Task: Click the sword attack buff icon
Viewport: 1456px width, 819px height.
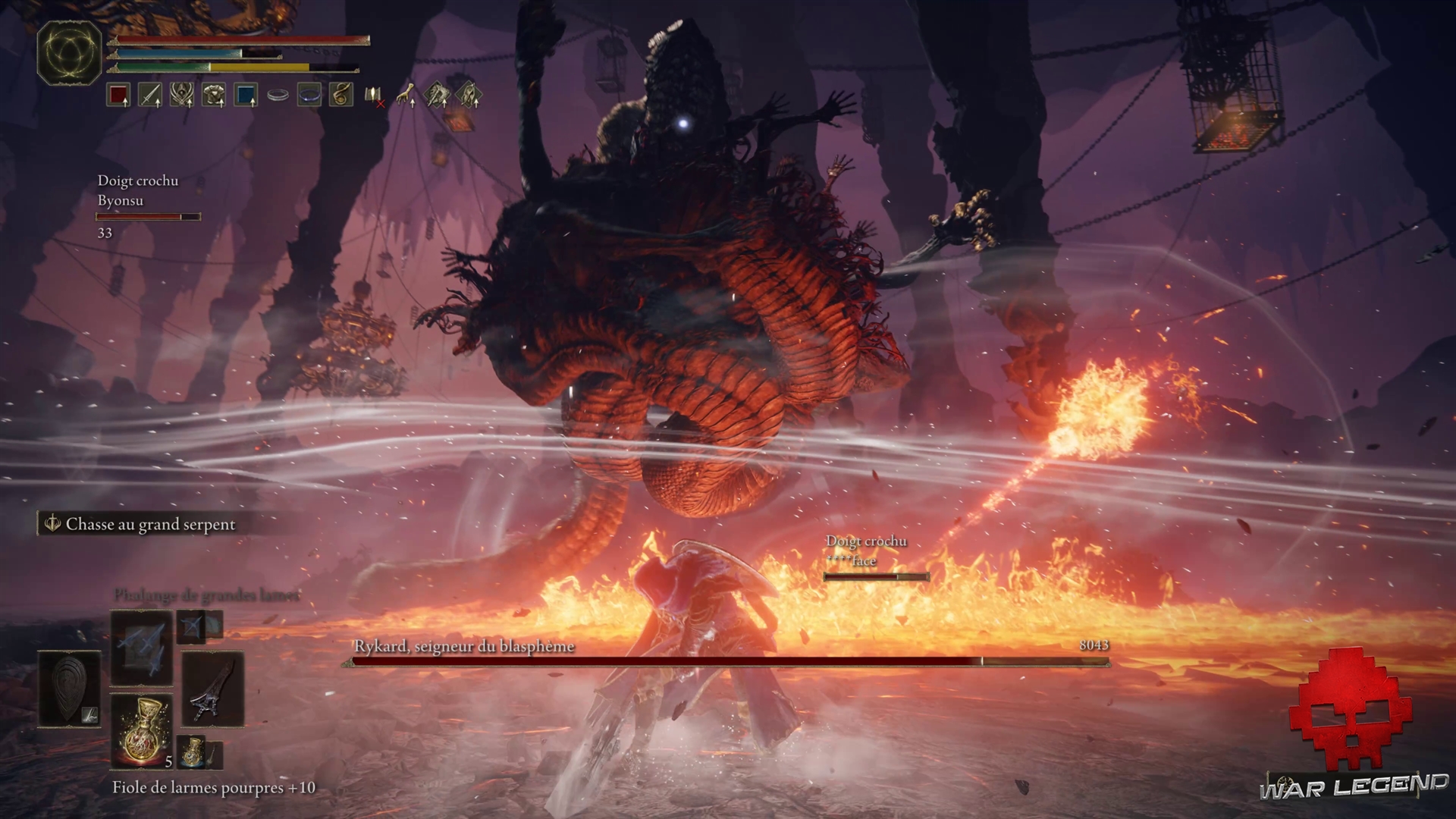Action: pyautogui.click(x=150, y=95)
